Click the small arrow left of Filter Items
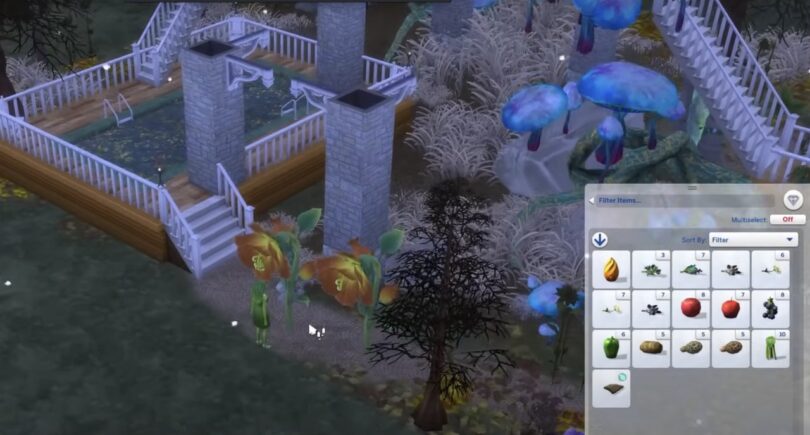The width and height of the screenshot is (810, 435). click(591, 200)
